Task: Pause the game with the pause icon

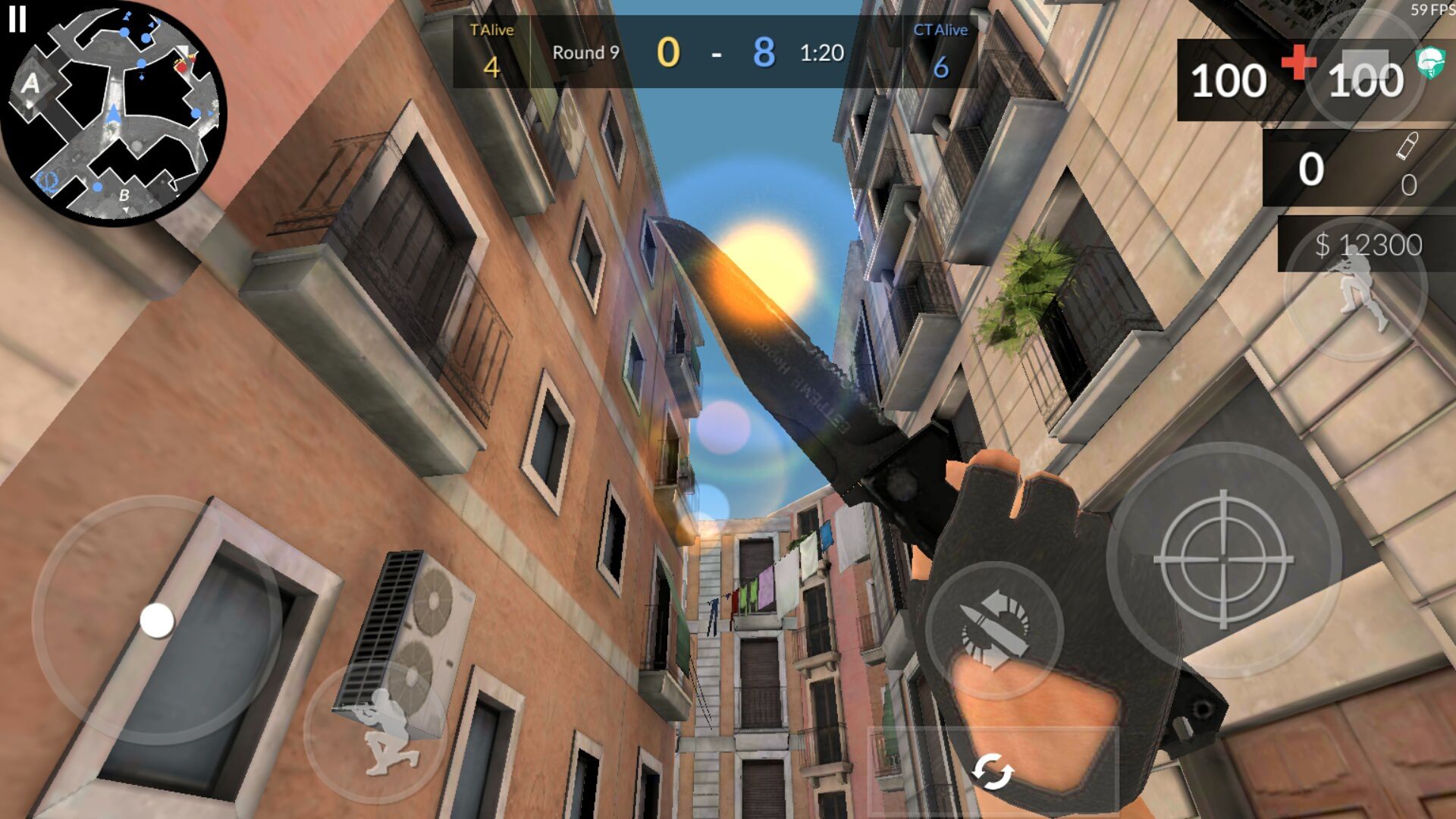Action: (17, 18)
